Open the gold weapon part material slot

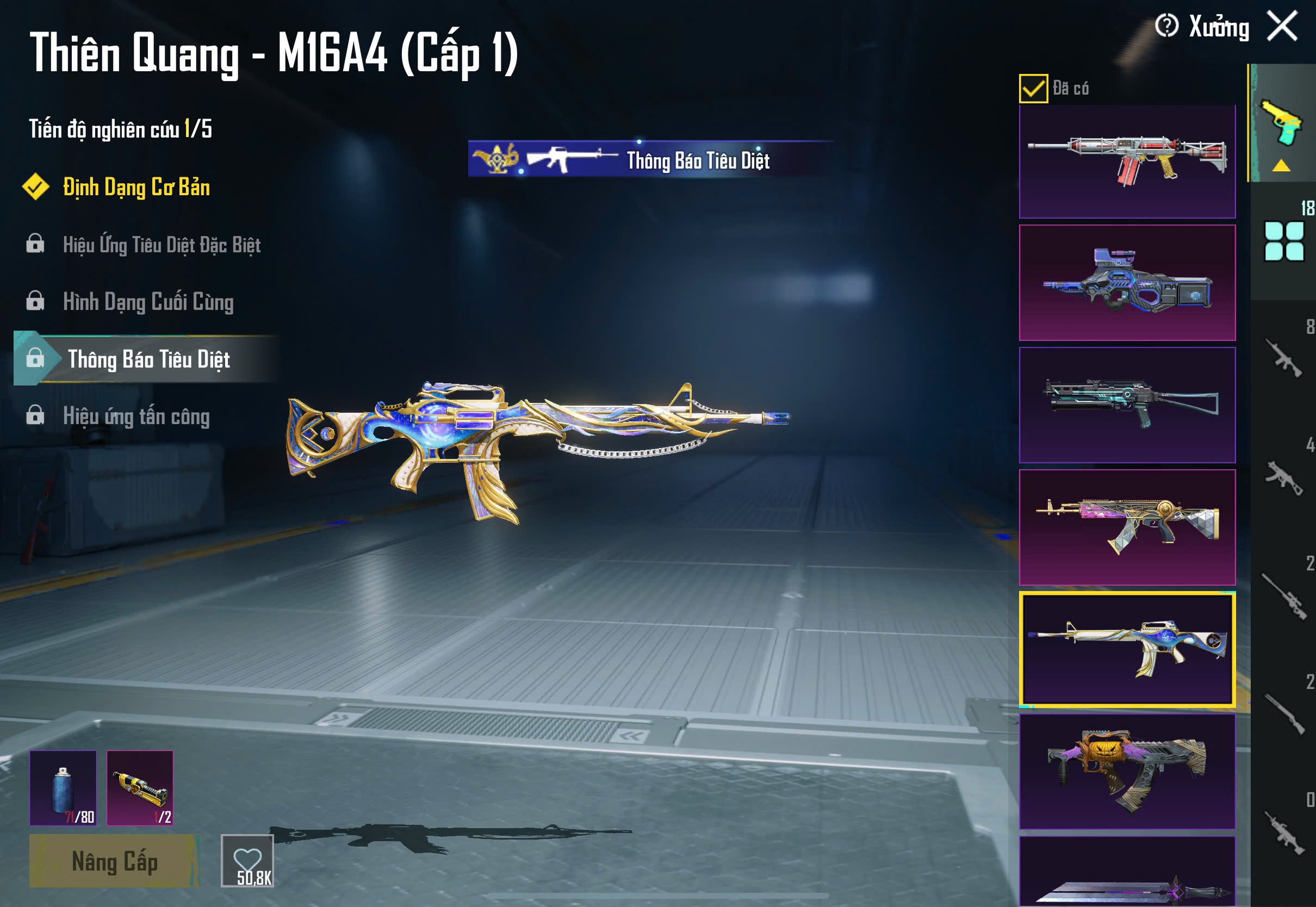[140, 788]
